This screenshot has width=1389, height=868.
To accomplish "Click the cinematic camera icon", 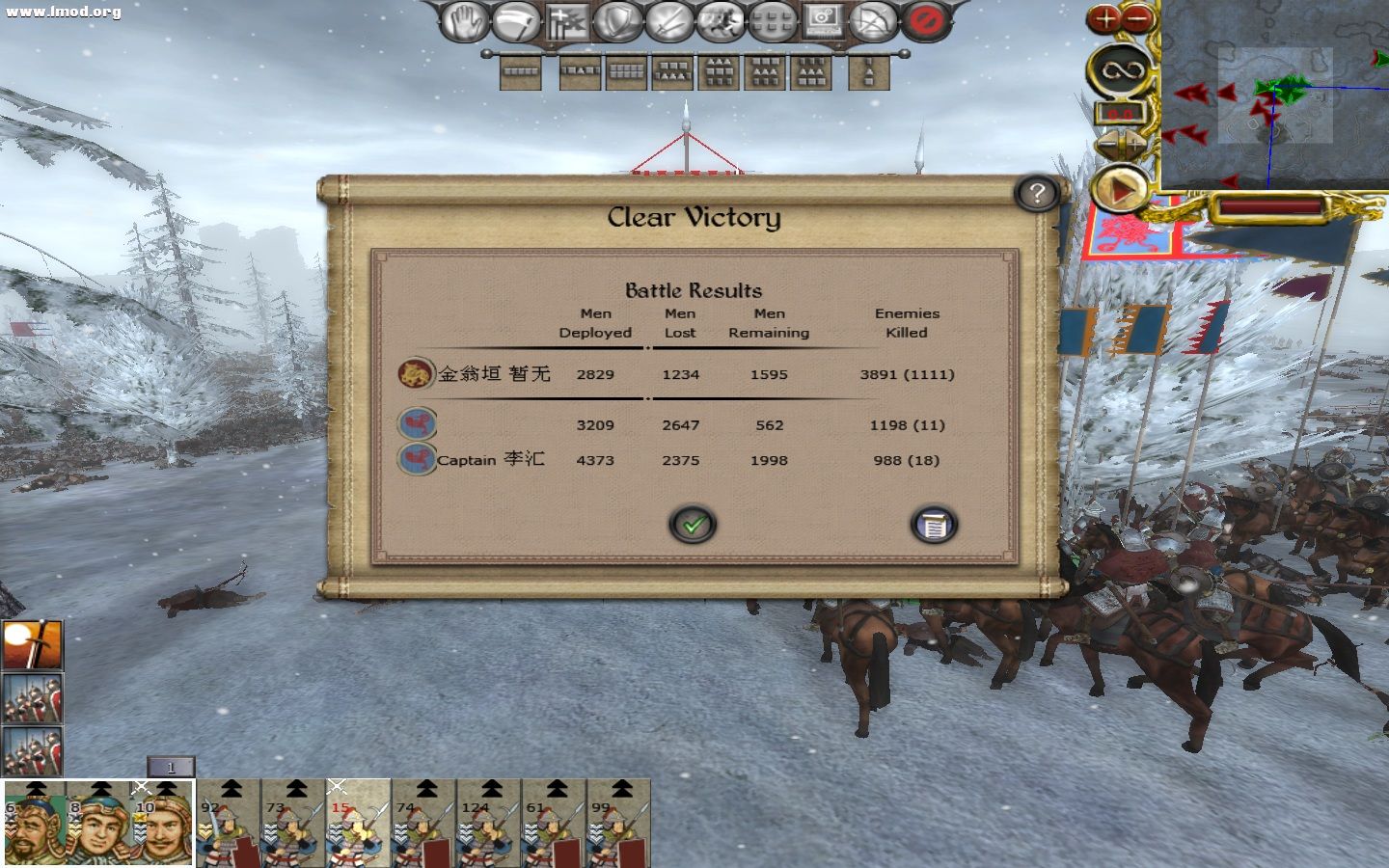I will 822,20.
